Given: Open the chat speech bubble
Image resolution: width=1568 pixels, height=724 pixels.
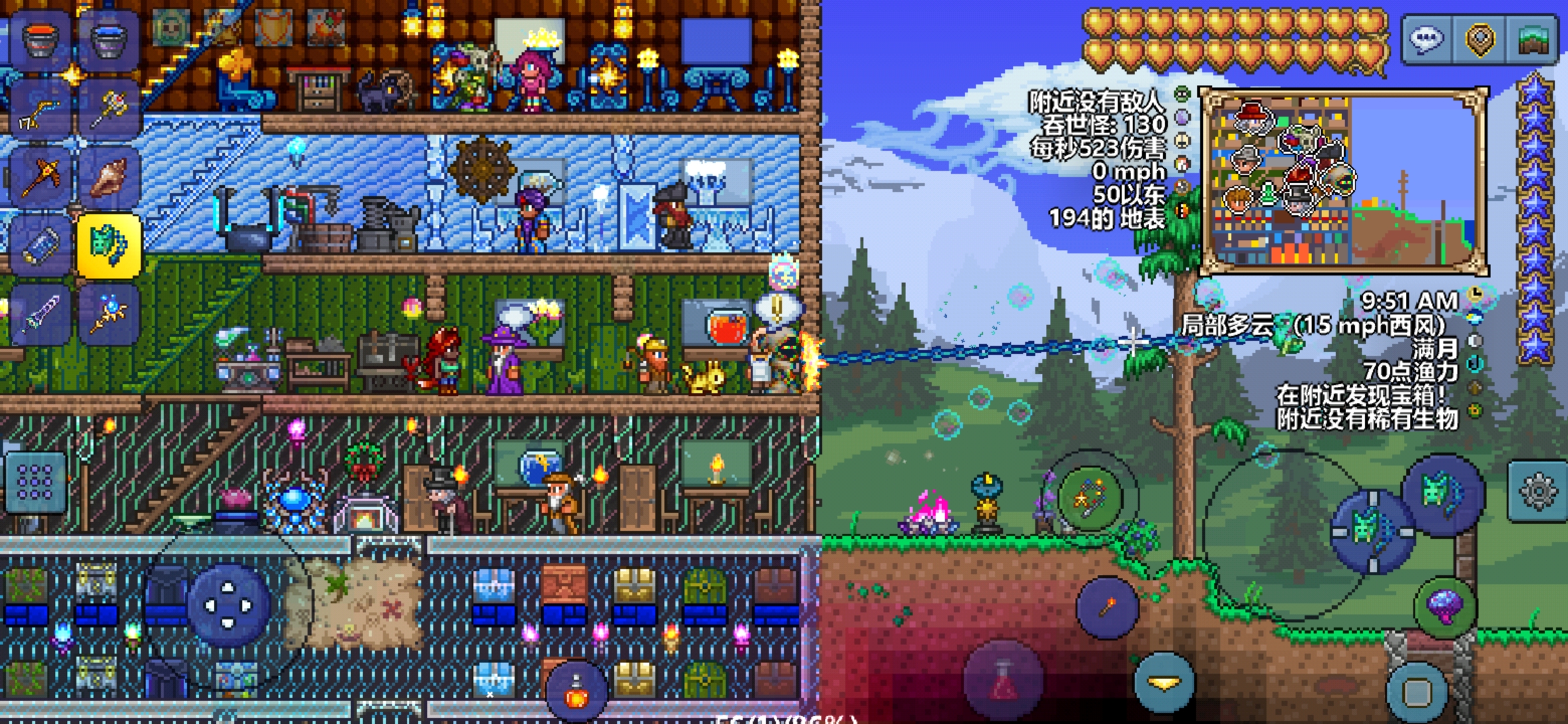Looking at the screenshot, I should click(1426, 39).
